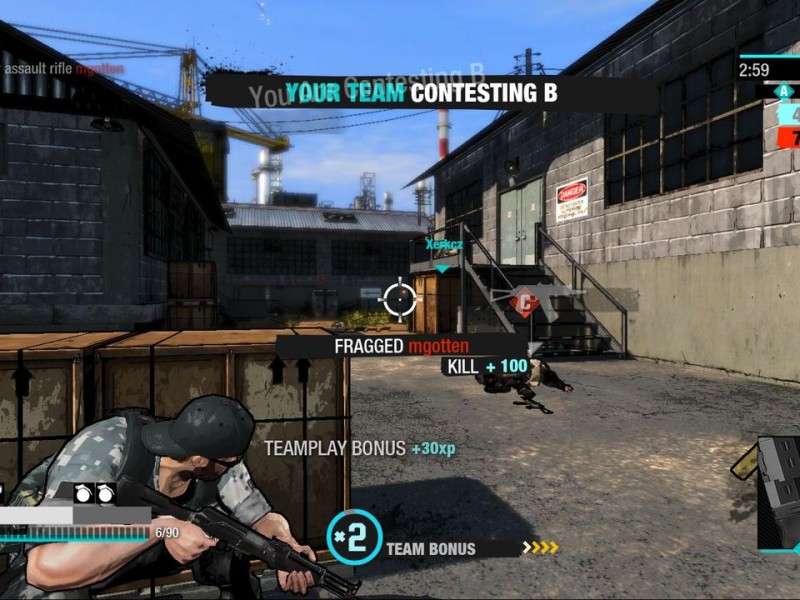Select the objective A diamond indicator

782,91
